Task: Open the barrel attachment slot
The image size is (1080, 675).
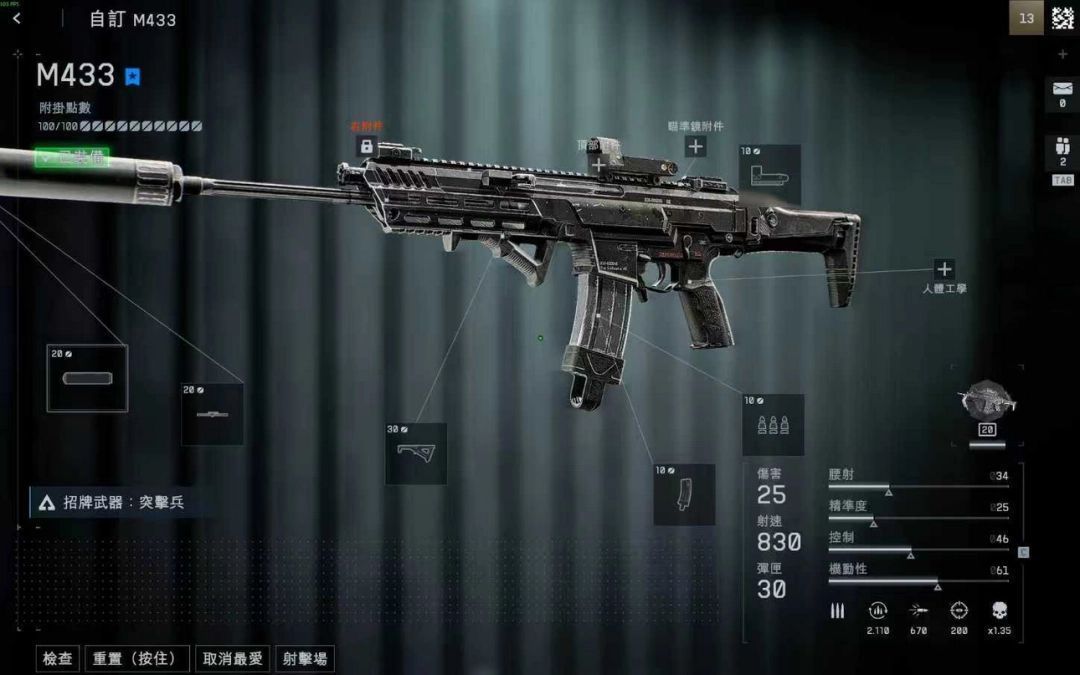Action: 212,414
